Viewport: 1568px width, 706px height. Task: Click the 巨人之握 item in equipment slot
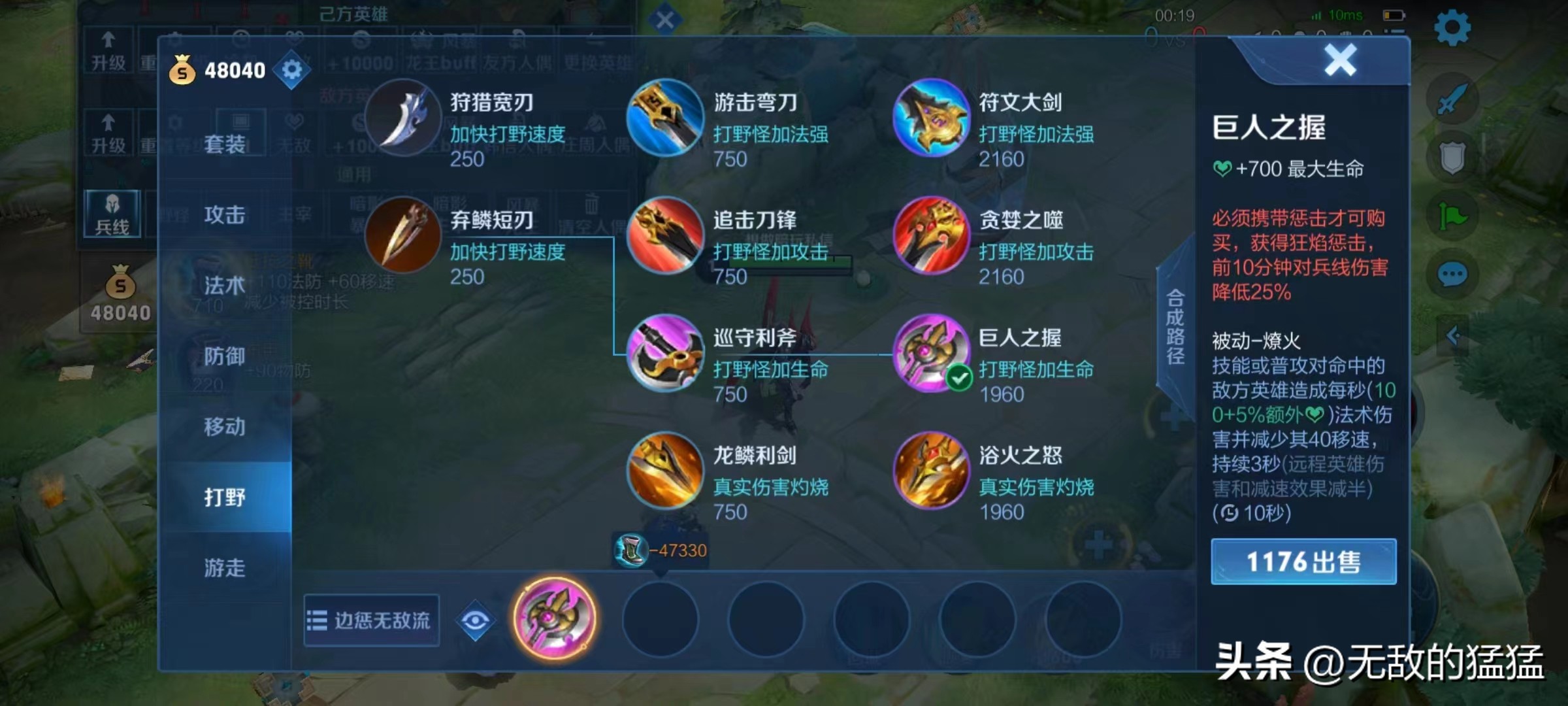click(554, 620)
